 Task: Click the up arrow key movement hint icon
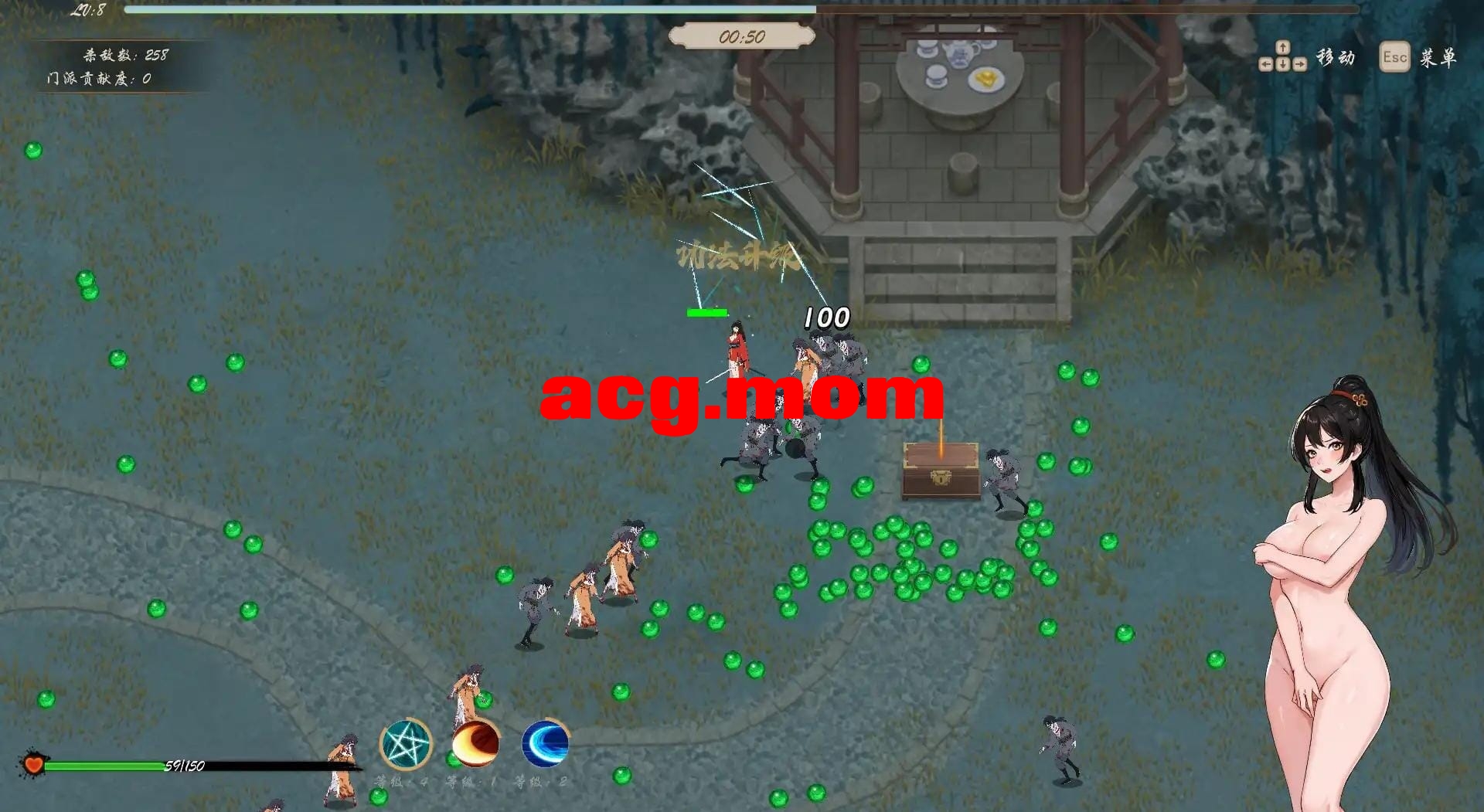pyautogui.click(x=1282, y=47)
